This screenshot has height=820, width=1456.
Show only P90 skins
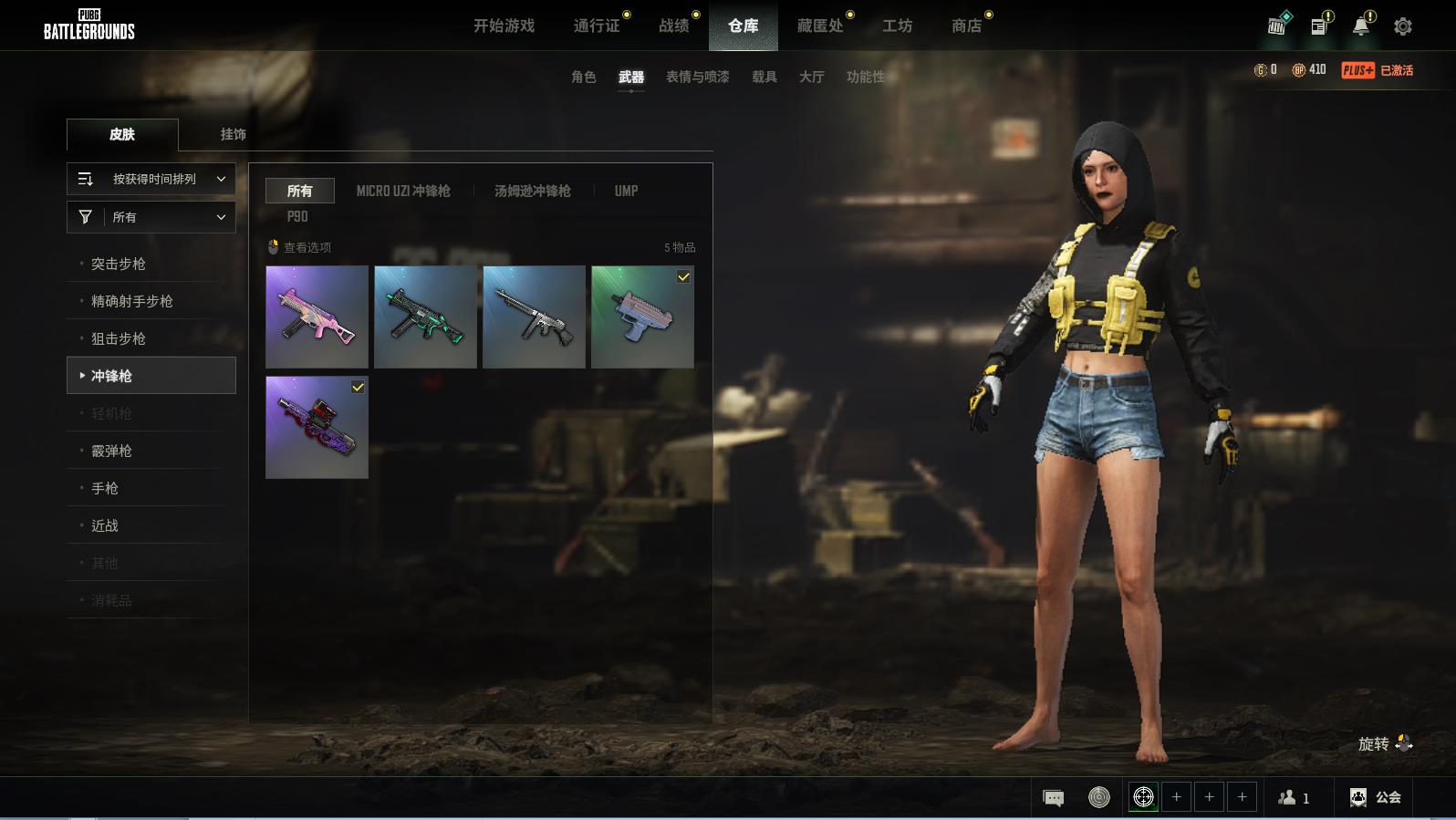[297, 216]
